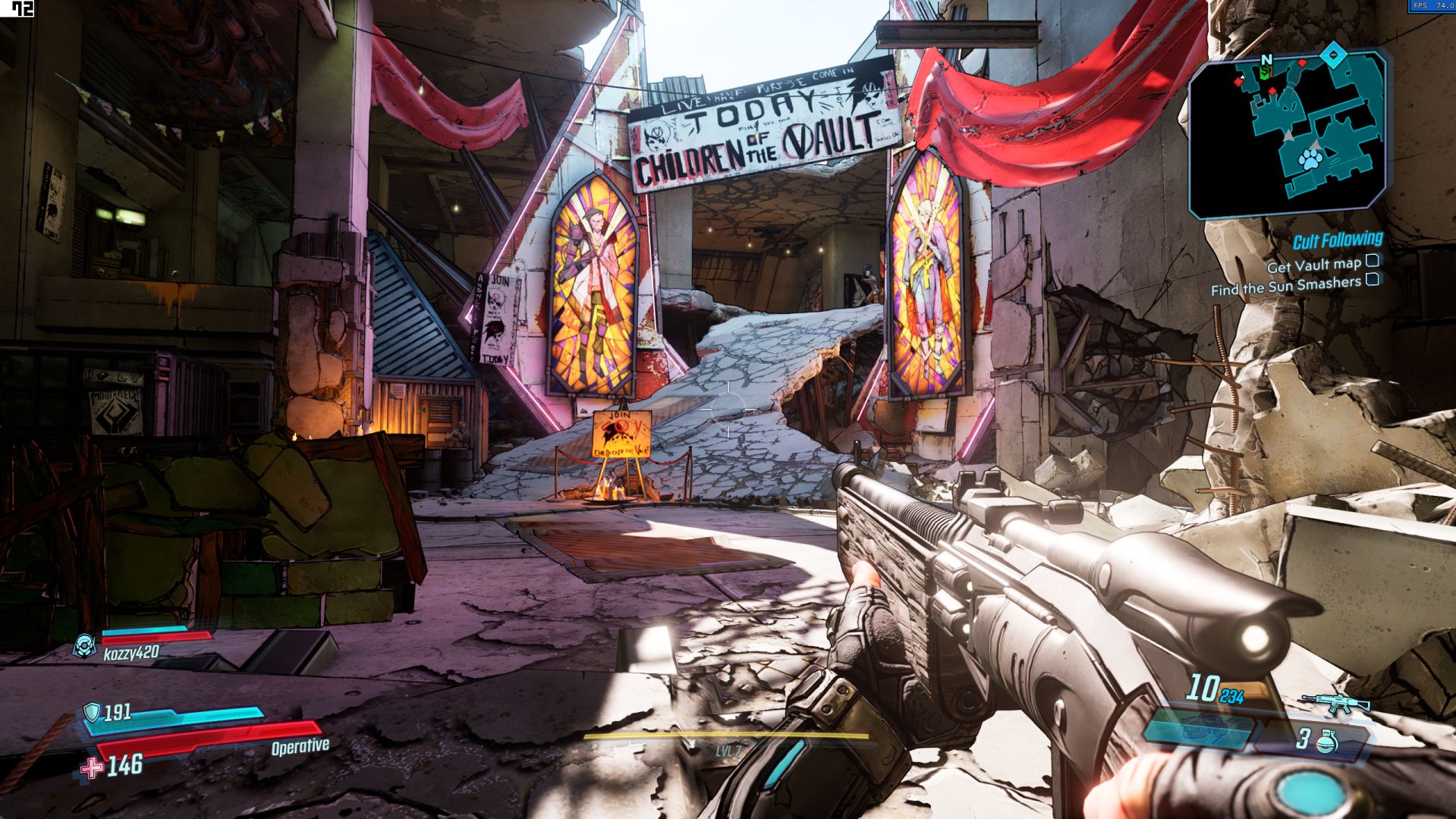Screen dimensions: 1456x819
Task: Select the paw print marker on minimap
Action: [1310, 159]
